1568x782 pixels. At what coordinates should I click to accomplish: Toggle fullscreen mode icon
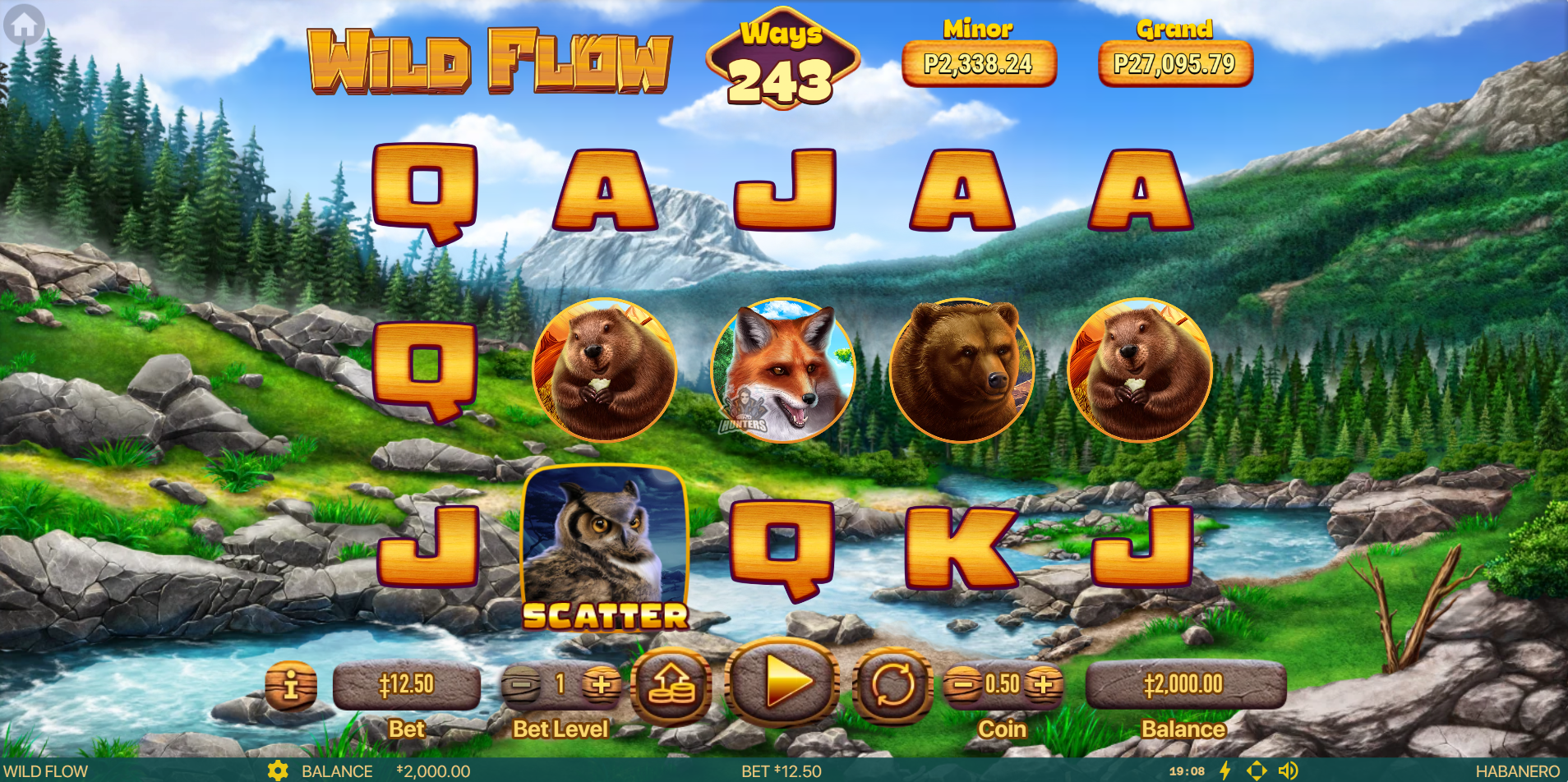click(x=1257, y=770)
